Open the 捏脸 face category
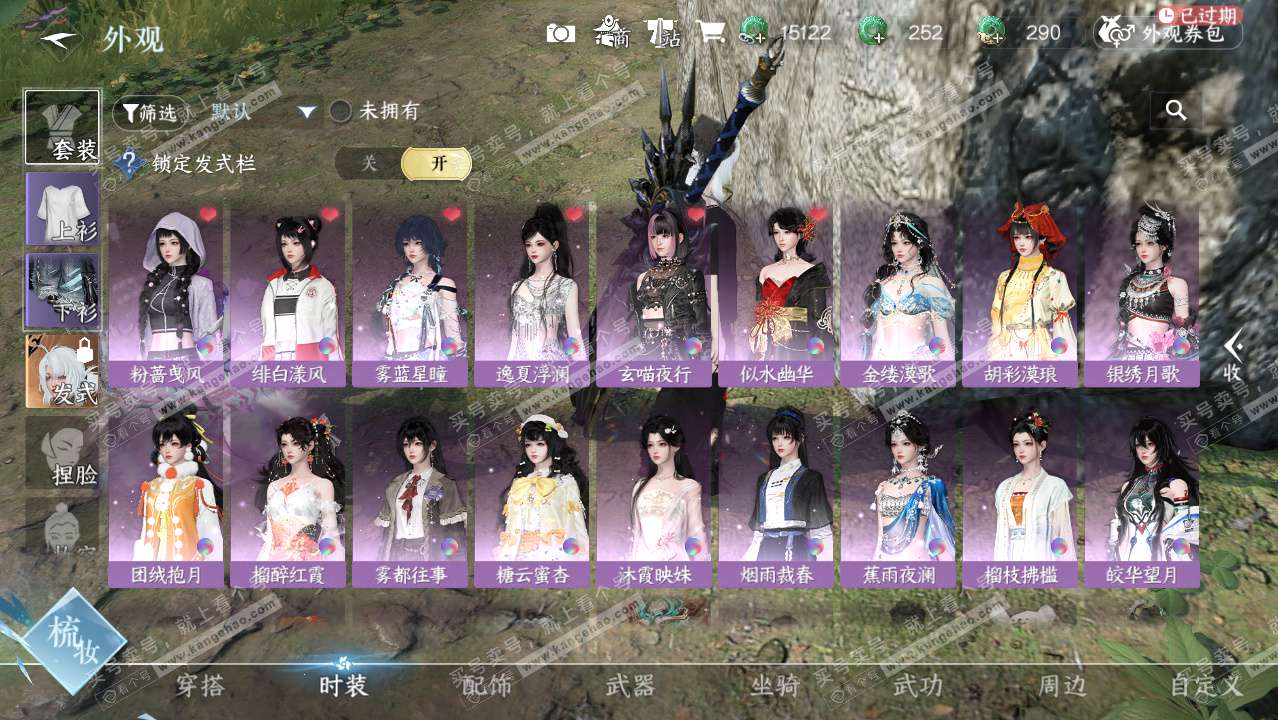This screenshot has width=1278, height=720. pos(62,452)
